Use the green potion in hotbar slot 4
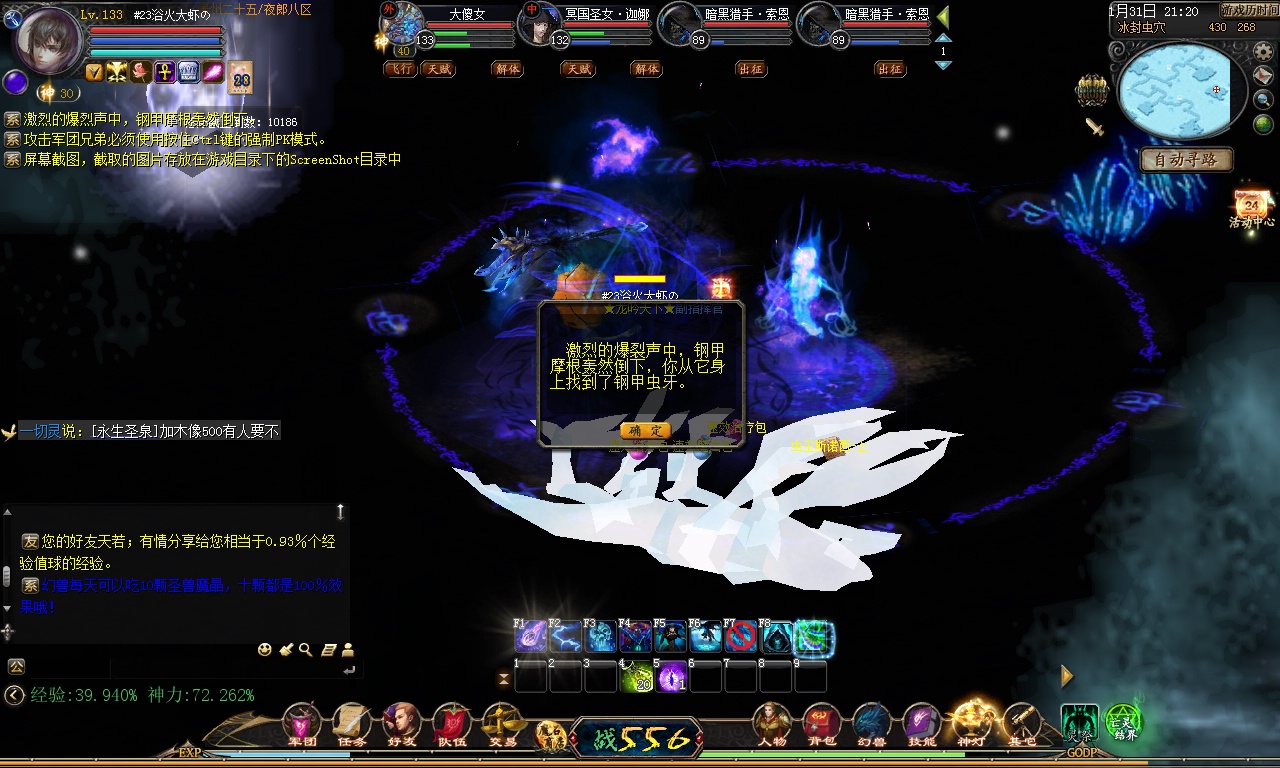Image resolution: width=1280 pixels, height=768 pixels. click(x=636, y=677)
